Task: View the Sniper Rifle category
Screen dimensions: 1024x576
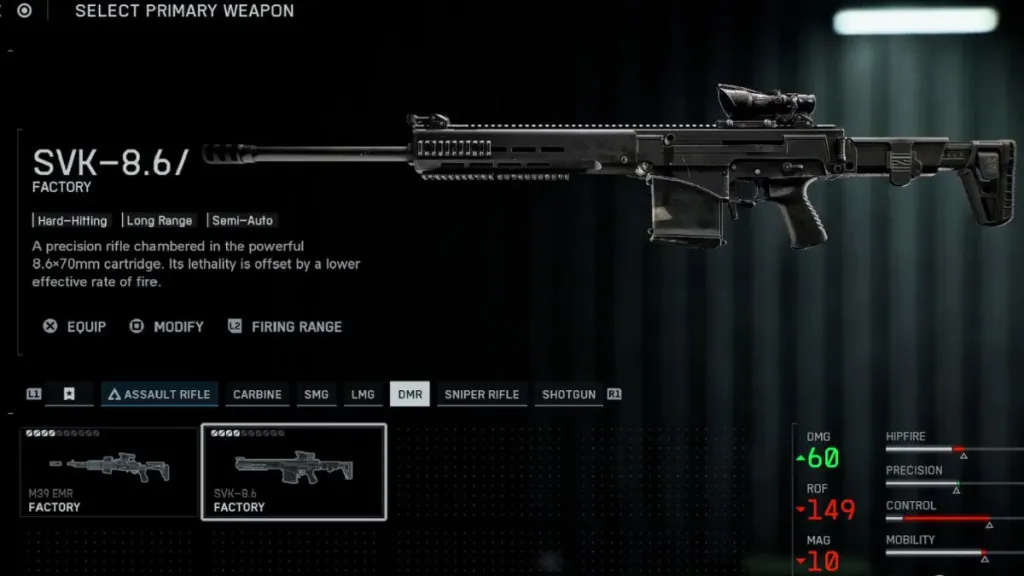Action: click(x=481, y=394)
